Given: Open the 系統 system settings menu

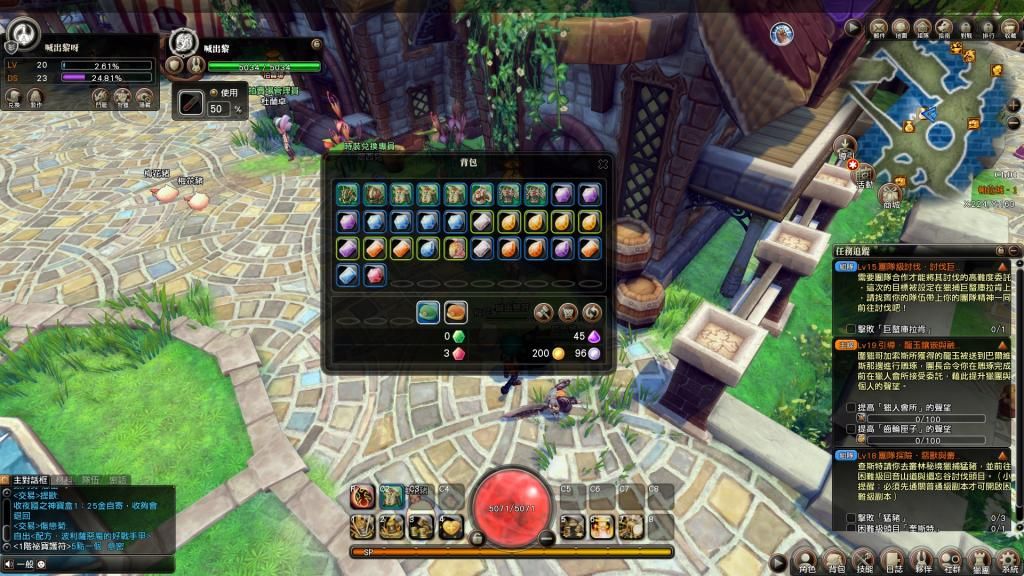Looking at the screenshot, I should pos(1010,560).
